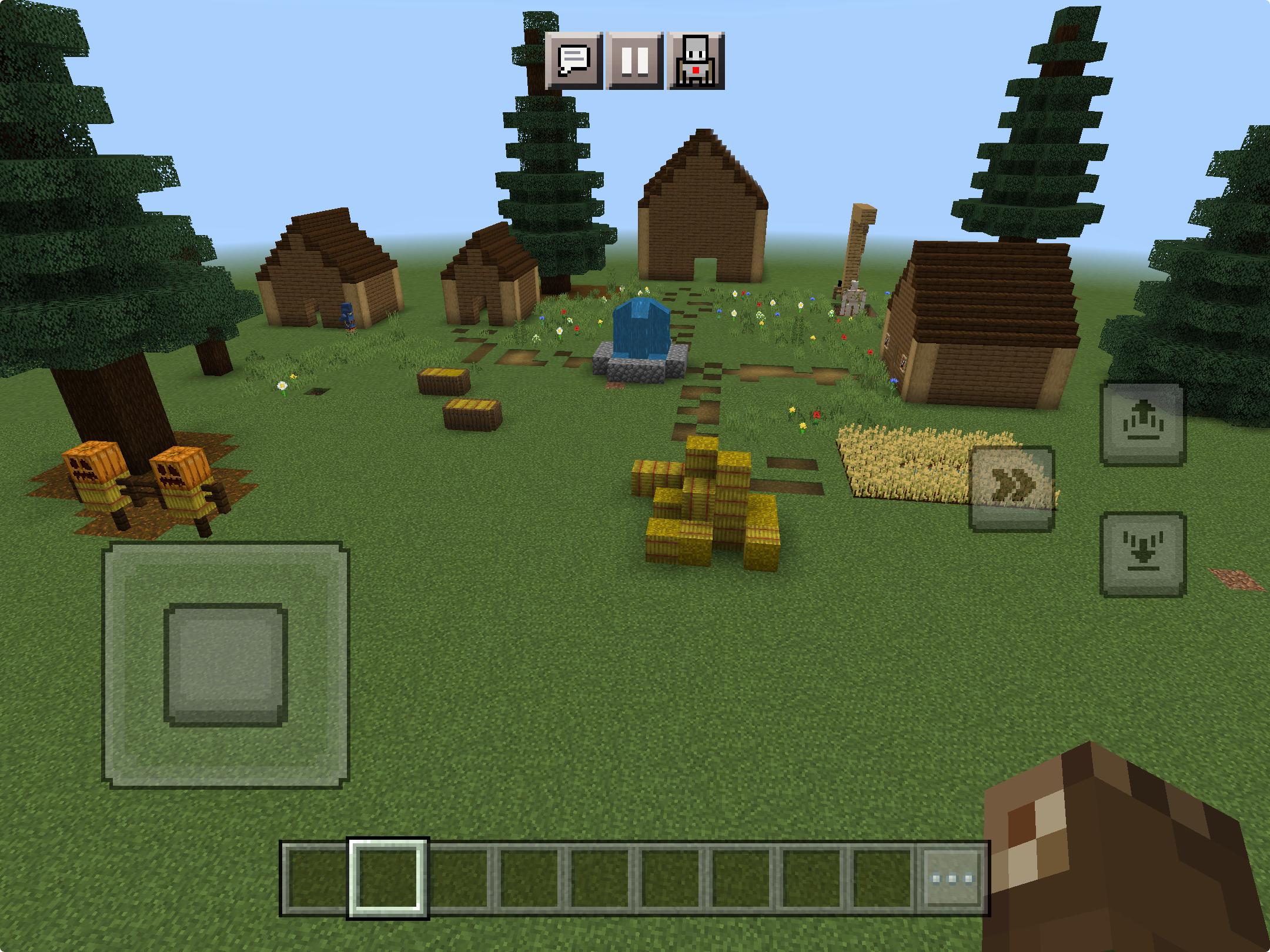Open the emote character menu
This screenshot has width=1270, height=952.
[696, 61]
